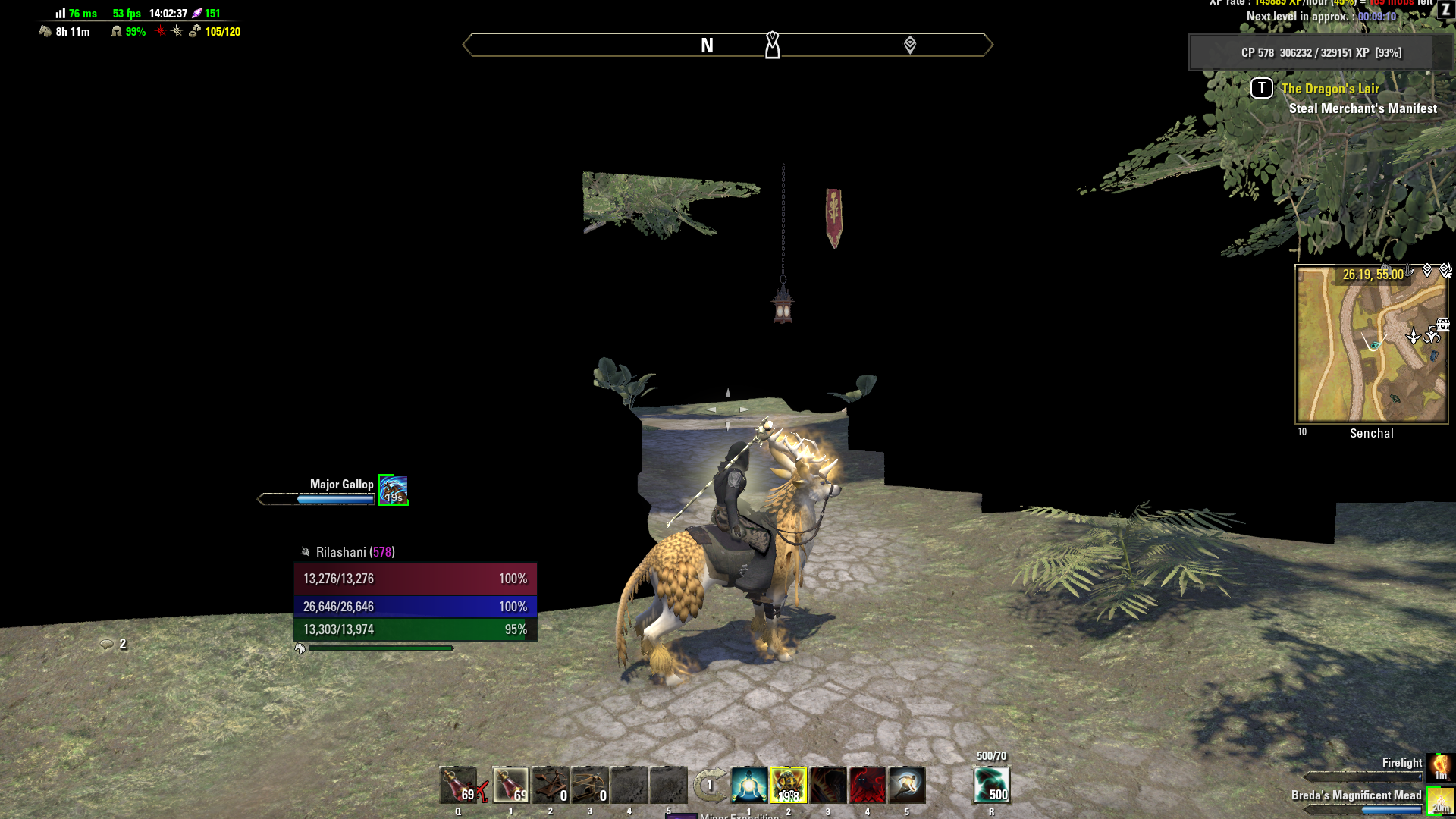Select the treasure chest marker on the minimap

pyautogui.click(x=1442, y=325)
